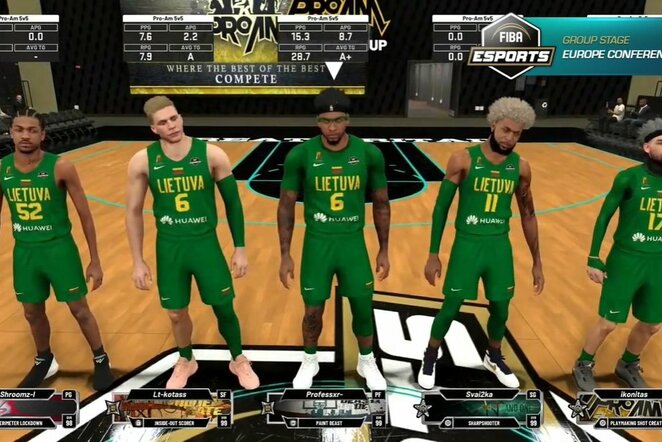Image resolution: width=662 pixels, height=442 pixels.
Task: Select the Shroomz-l player nameplate
Action: click(x=38, y=408)
